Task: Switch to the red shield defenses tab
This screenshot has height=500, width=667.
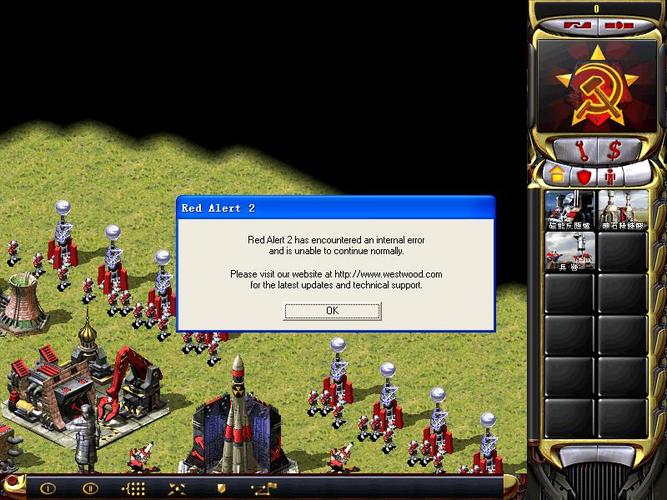Action: coord(584,176)
